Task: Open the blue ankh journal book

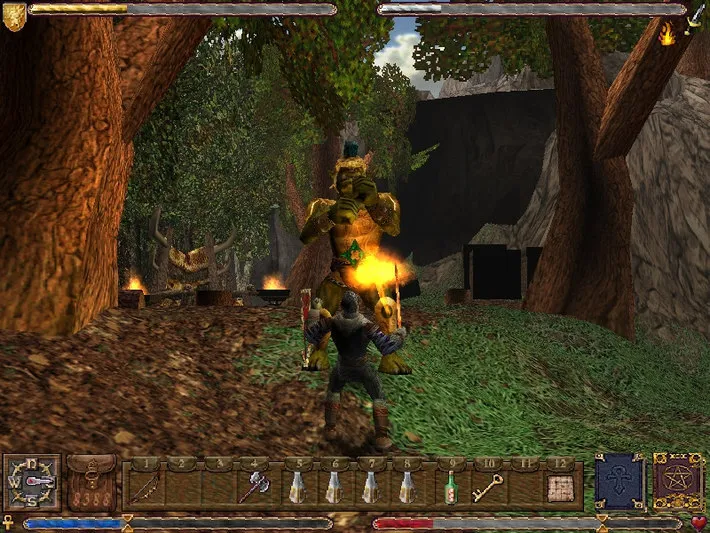Action: click(619, 481)
